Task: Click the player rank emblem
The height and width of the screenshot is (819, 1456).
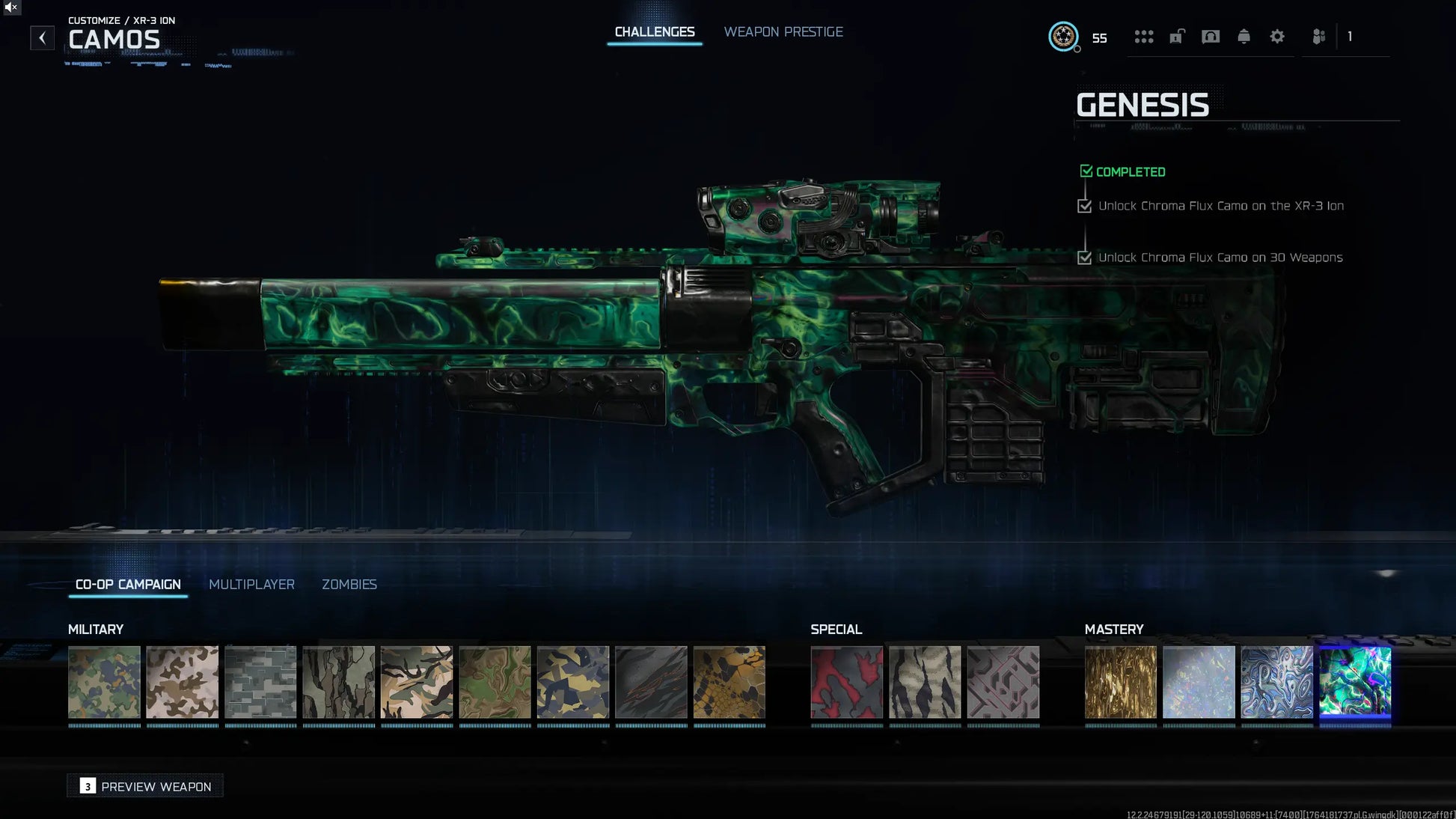Action: pos(1062,37)
